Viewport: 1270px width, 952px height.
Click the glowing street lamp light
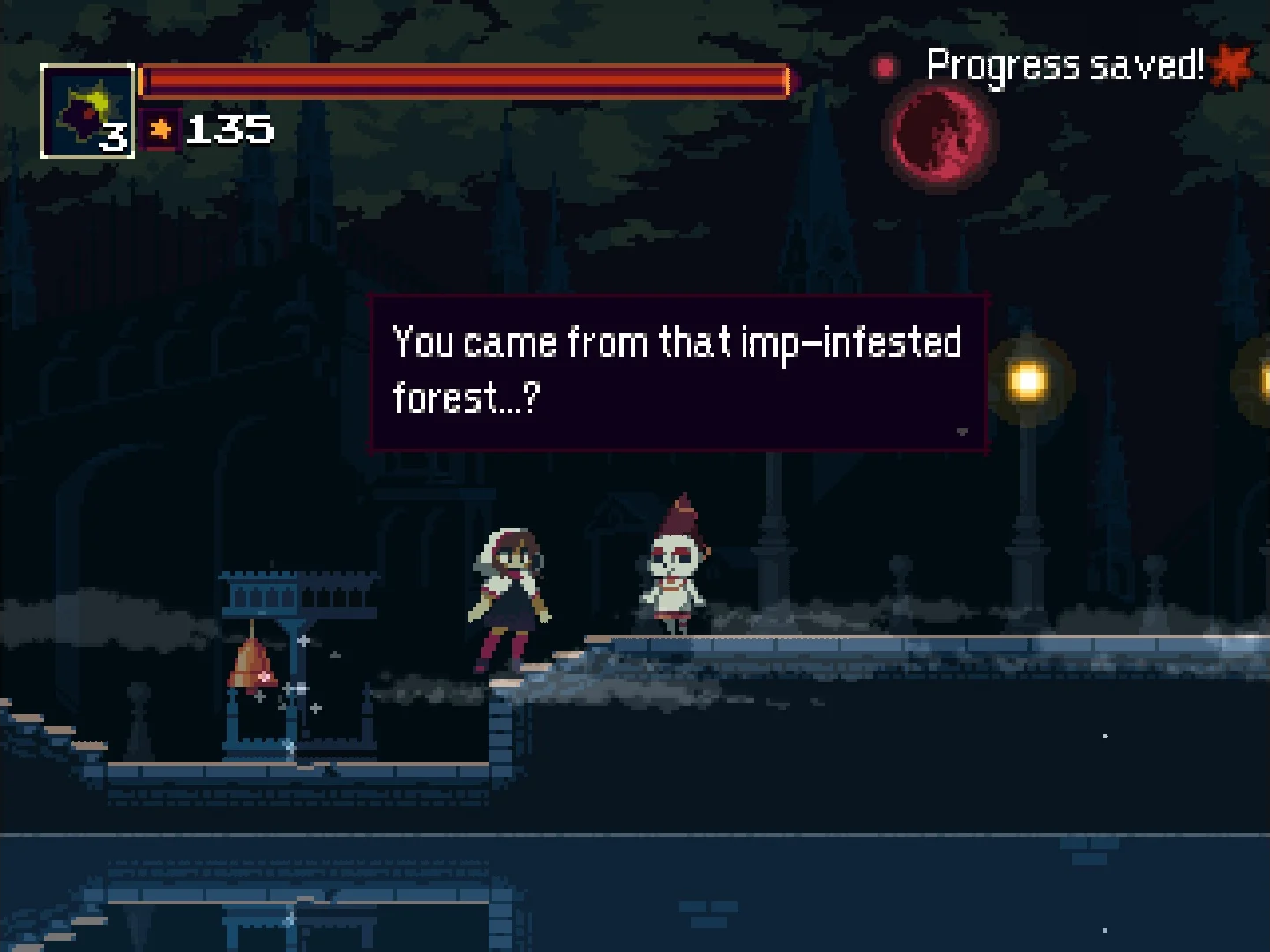tap(1029, 379)
